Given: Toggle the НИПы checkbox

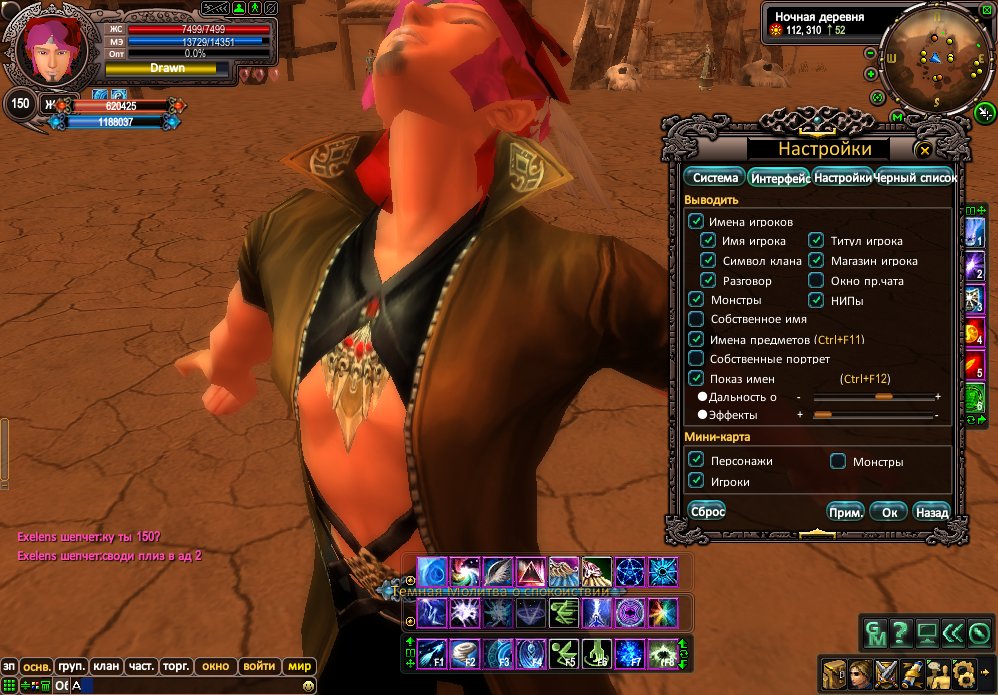Looking at the screenshot, I should pyautogui.click(x=816, y=300).
